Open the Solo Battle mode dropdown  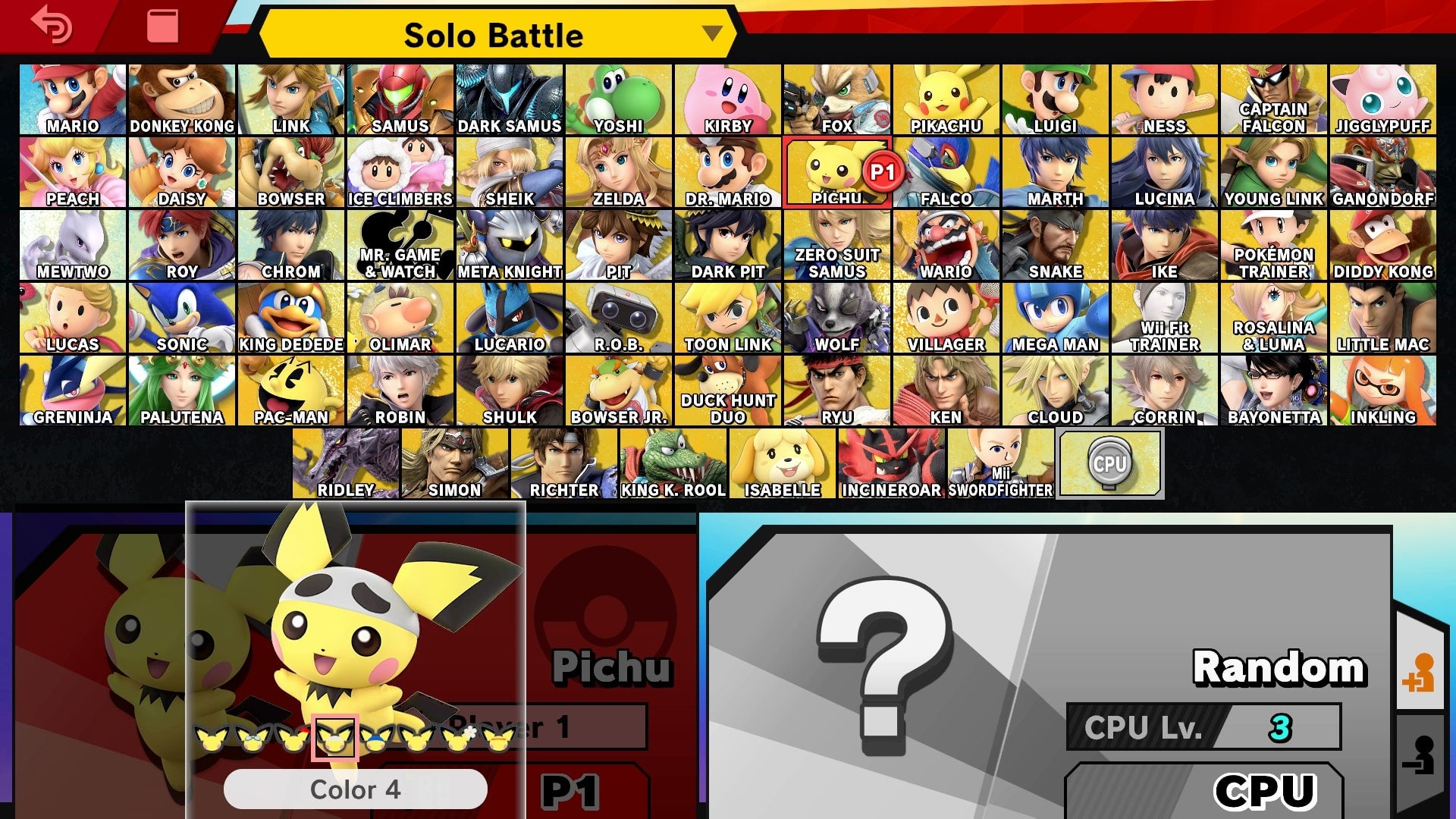[493, 35]
